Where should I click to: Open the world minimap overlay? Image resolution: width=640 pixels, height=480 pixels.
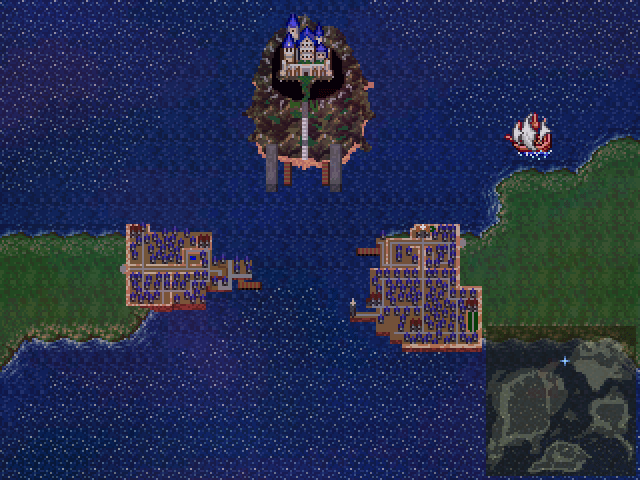[x=560, y=406]
